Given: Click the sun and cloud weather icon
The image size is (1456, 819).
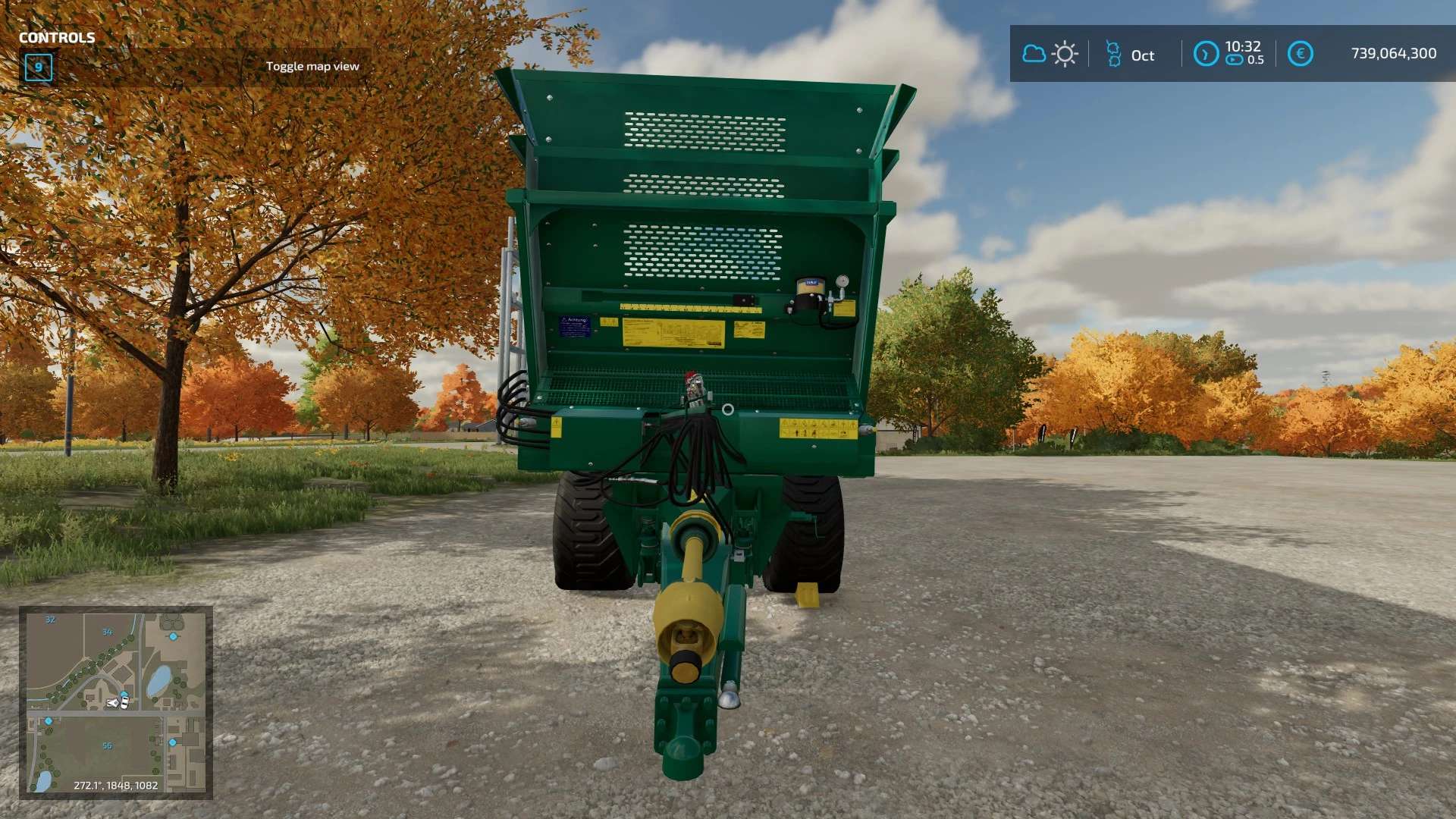Looking at the screenshot, I should pyautogui.click(x=1050, y=54).
